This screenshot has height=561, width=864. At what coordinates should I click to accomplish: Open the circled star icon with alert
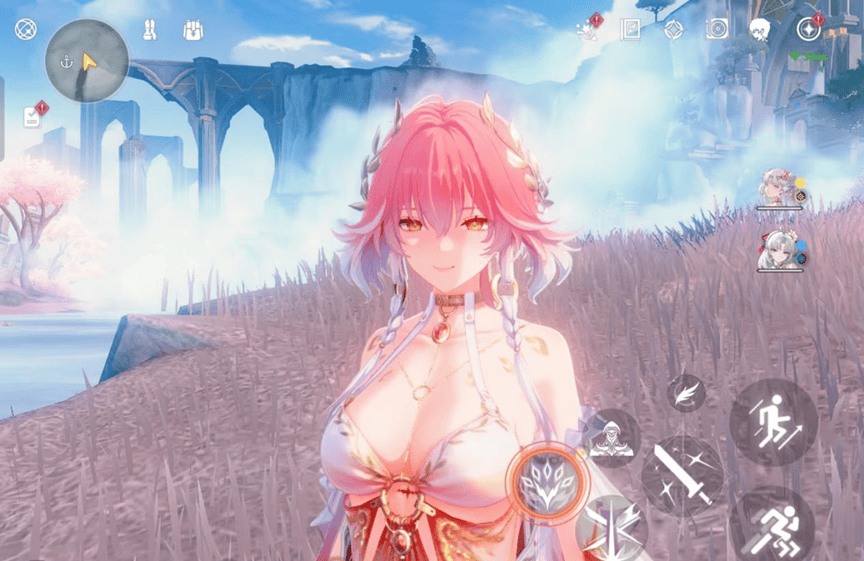tap(808, 29)
